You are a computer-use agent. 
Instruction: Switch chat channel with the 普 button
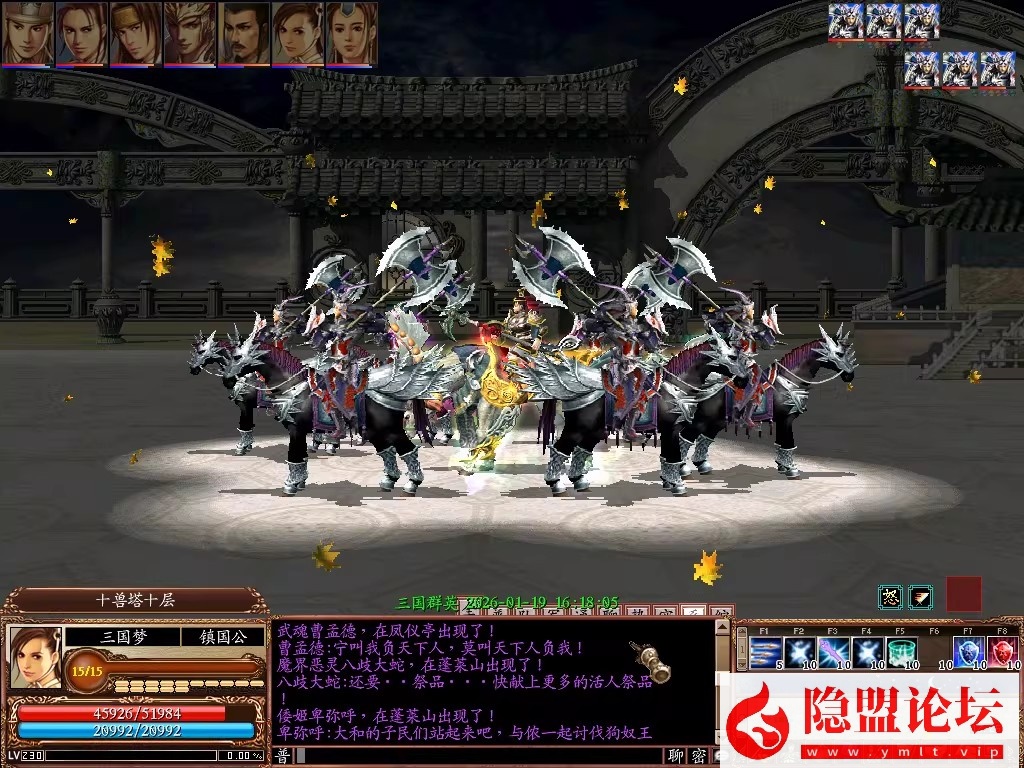[283, 756]
